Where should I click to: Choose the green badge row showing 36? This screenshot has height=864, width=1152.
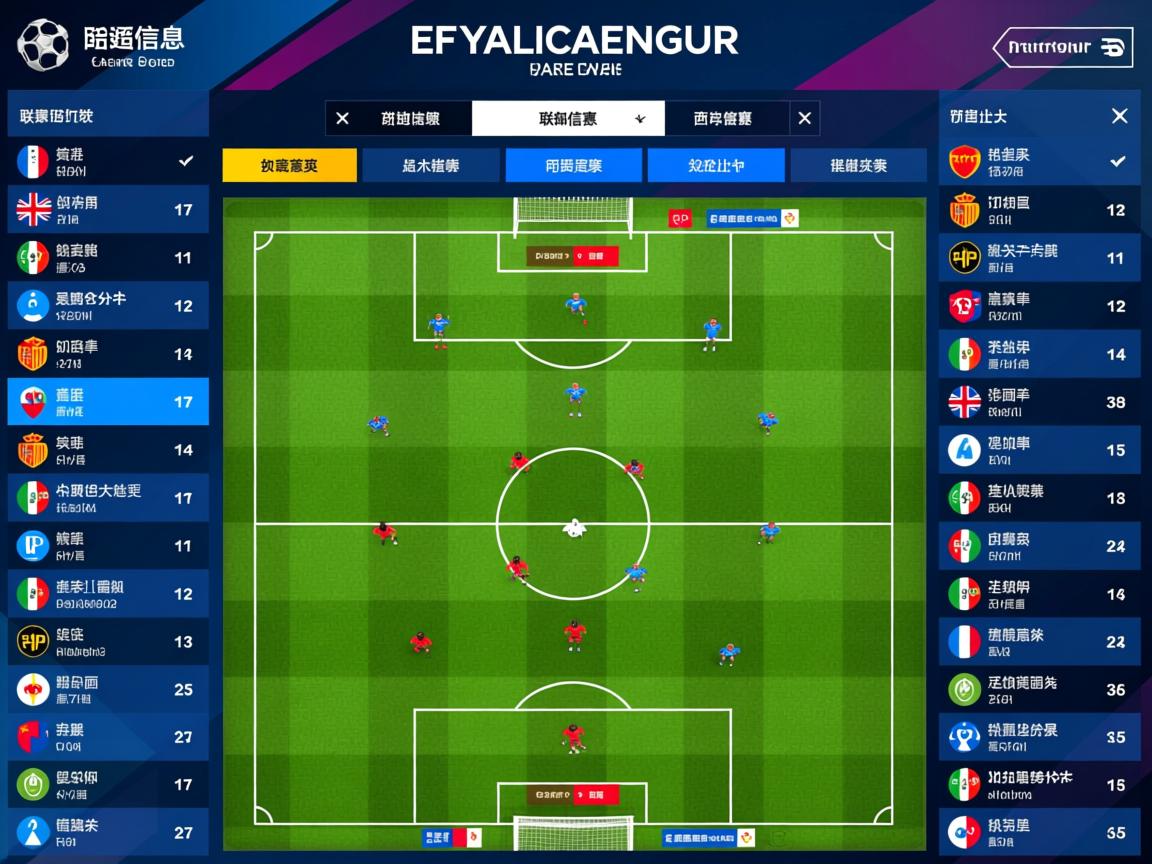(x=1039, y=690)
